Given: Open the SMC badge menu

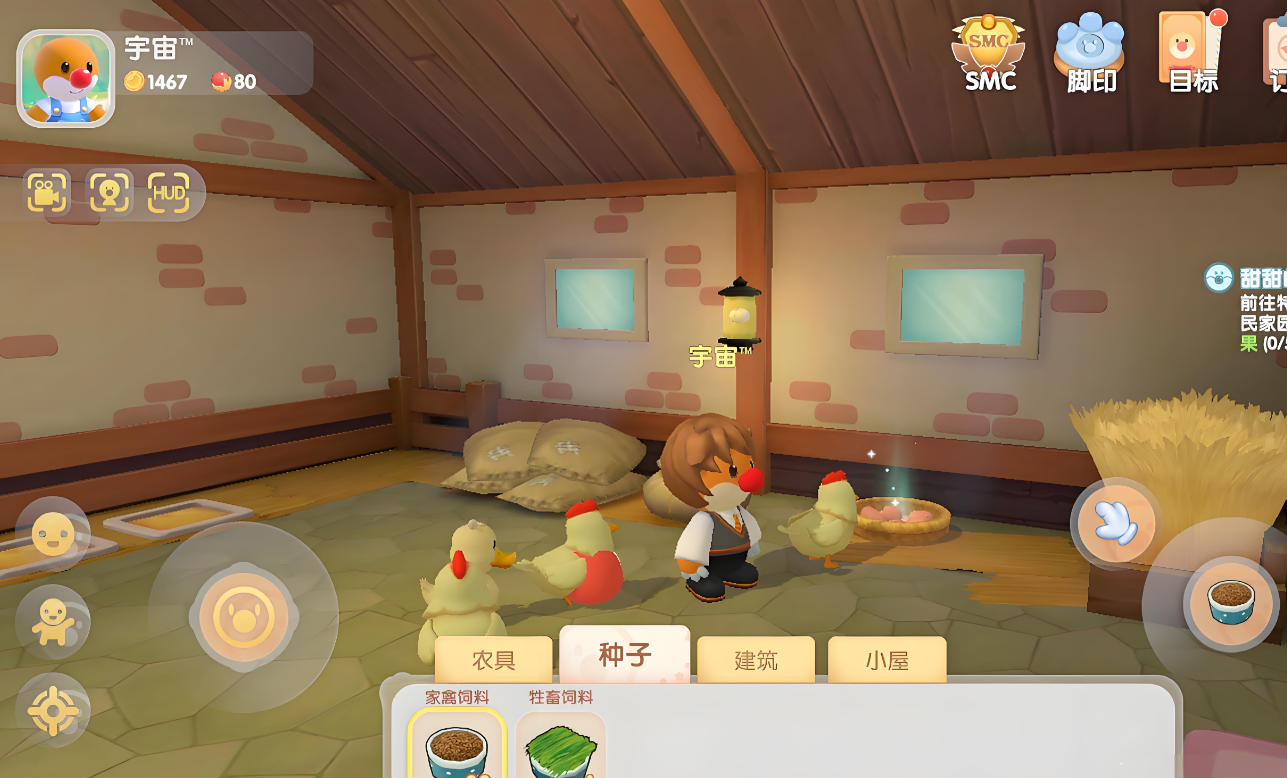Looking at the screenshot, I should pos(988,54).
